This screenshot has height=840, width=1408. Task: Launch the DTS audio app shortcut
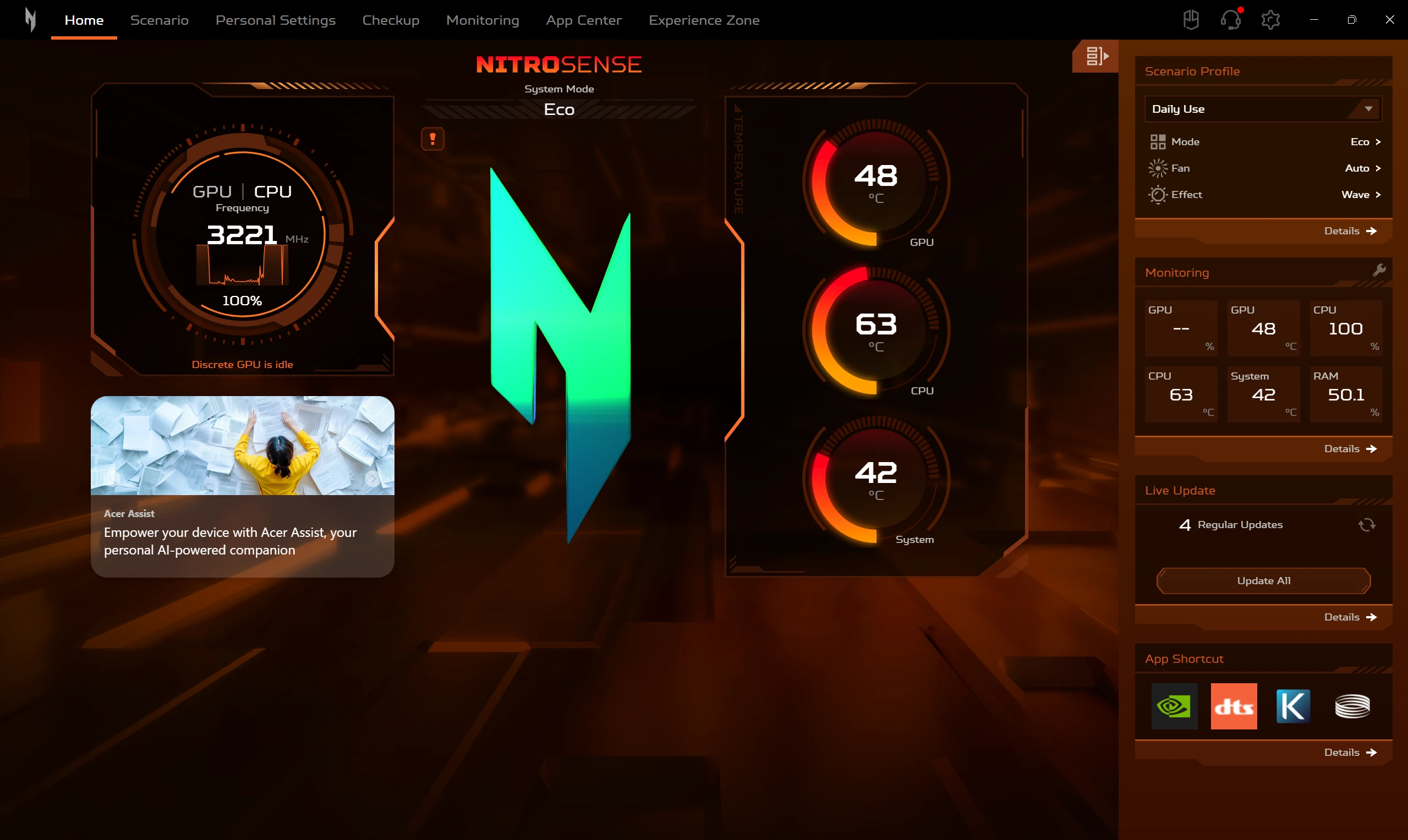coord(1234,706)
